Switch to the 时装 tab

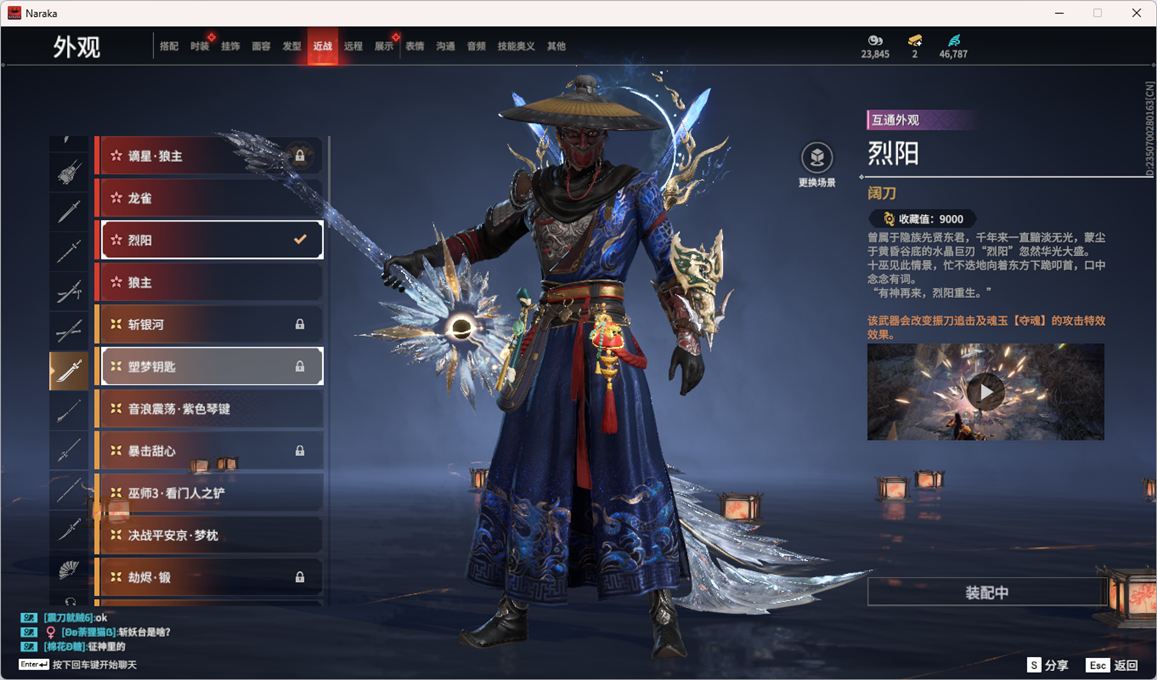click(200, 46)
